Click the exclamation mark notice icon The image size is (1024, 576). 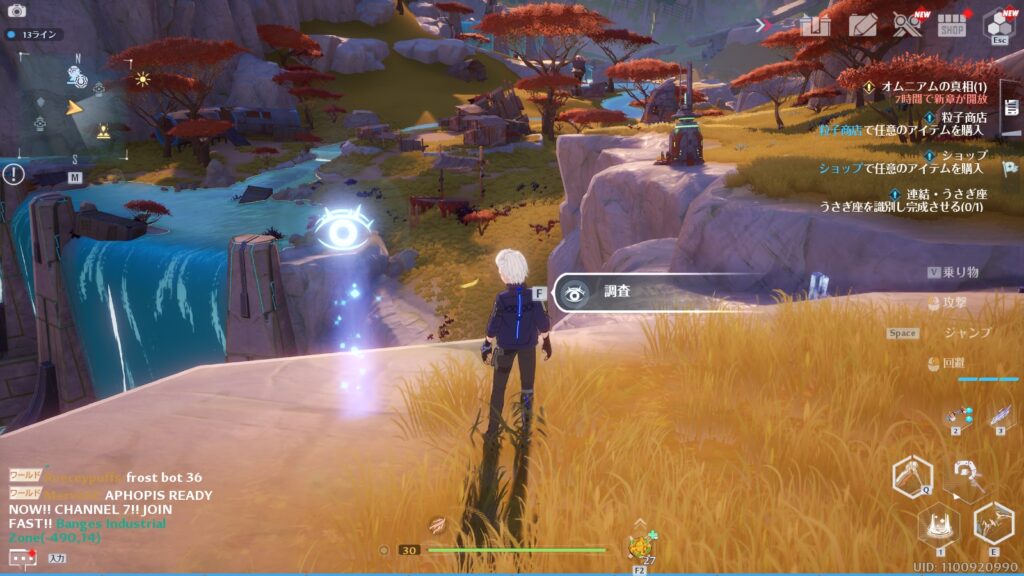[x=13, y=175]
